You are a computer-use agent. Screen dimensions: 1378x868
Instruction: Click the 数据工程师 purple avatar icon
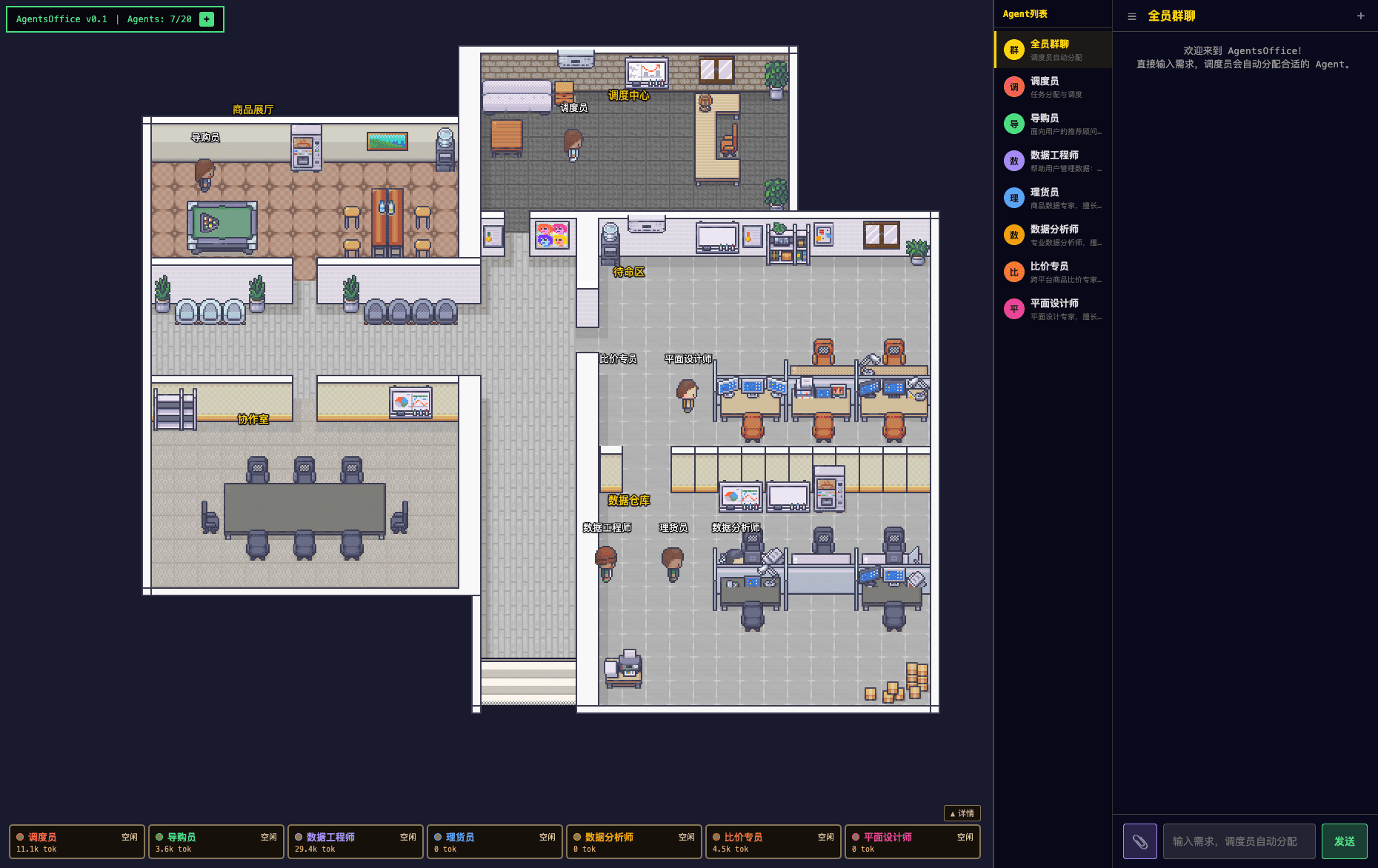1013,161
